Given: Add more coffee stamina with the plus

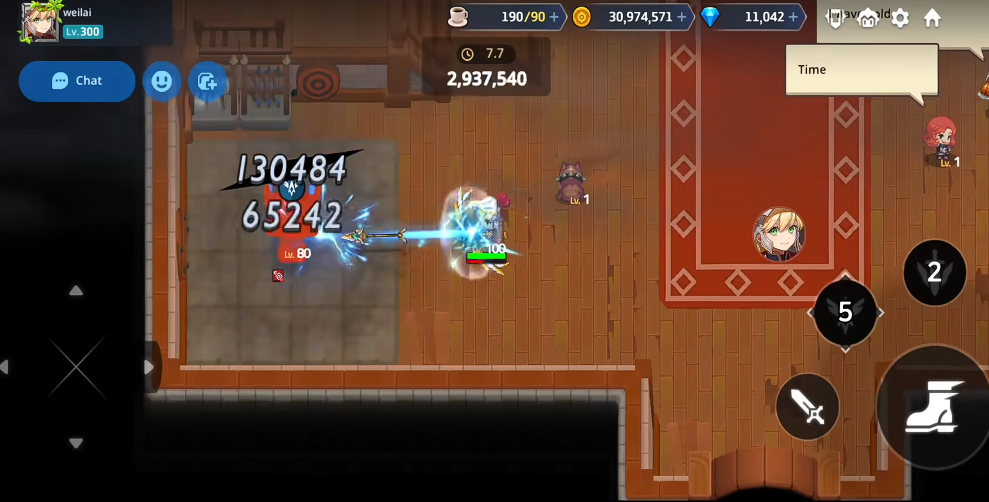Looking at the screenshot, I should click(554, 17).
